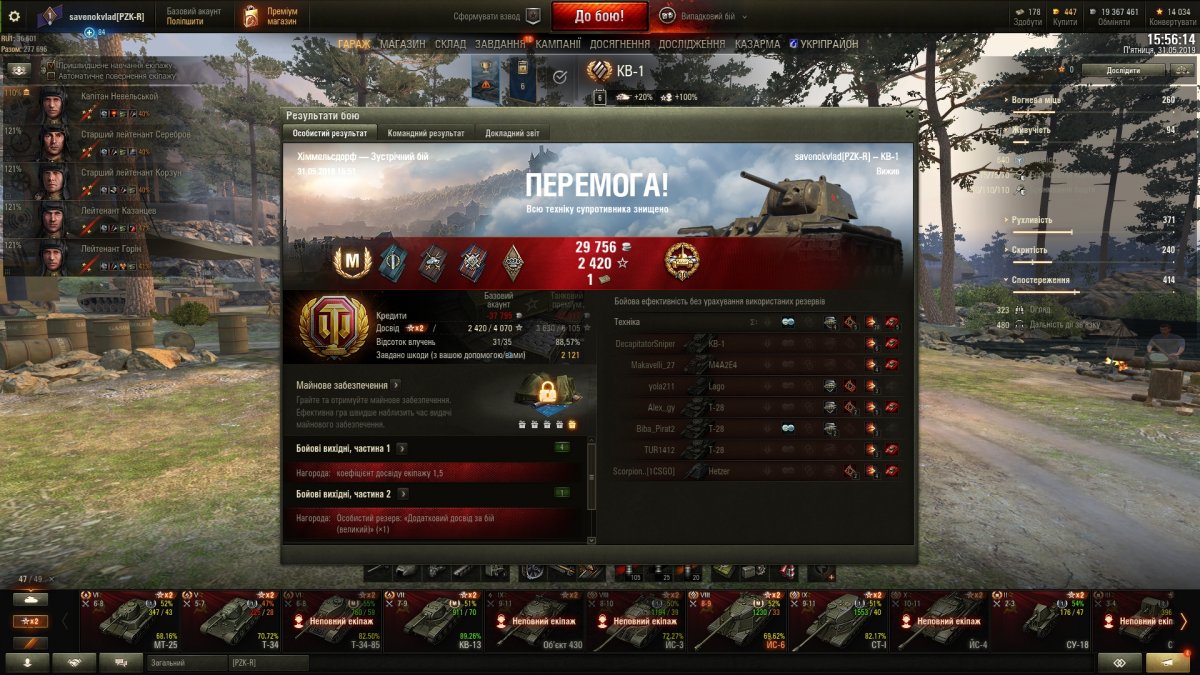Open the "Докладний звіт" tab
Screen dimensions: 1200x675
512,133
